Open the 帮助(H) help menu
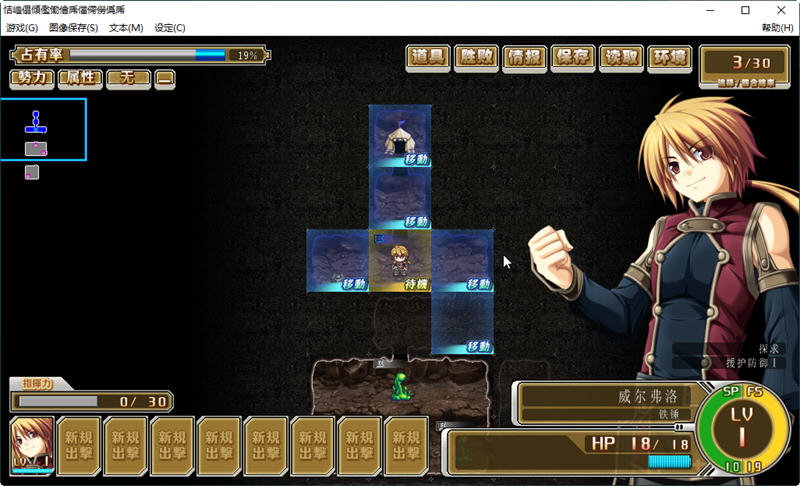Viewport: 800px width, 486px height. tap(777, 28)
